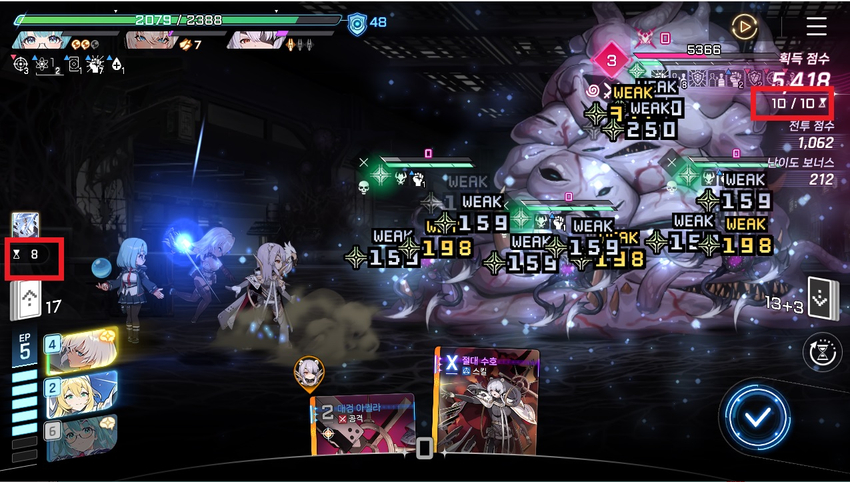Open the draw pile card stack
This screenshot has width=850, height=482.
(25, 302)
